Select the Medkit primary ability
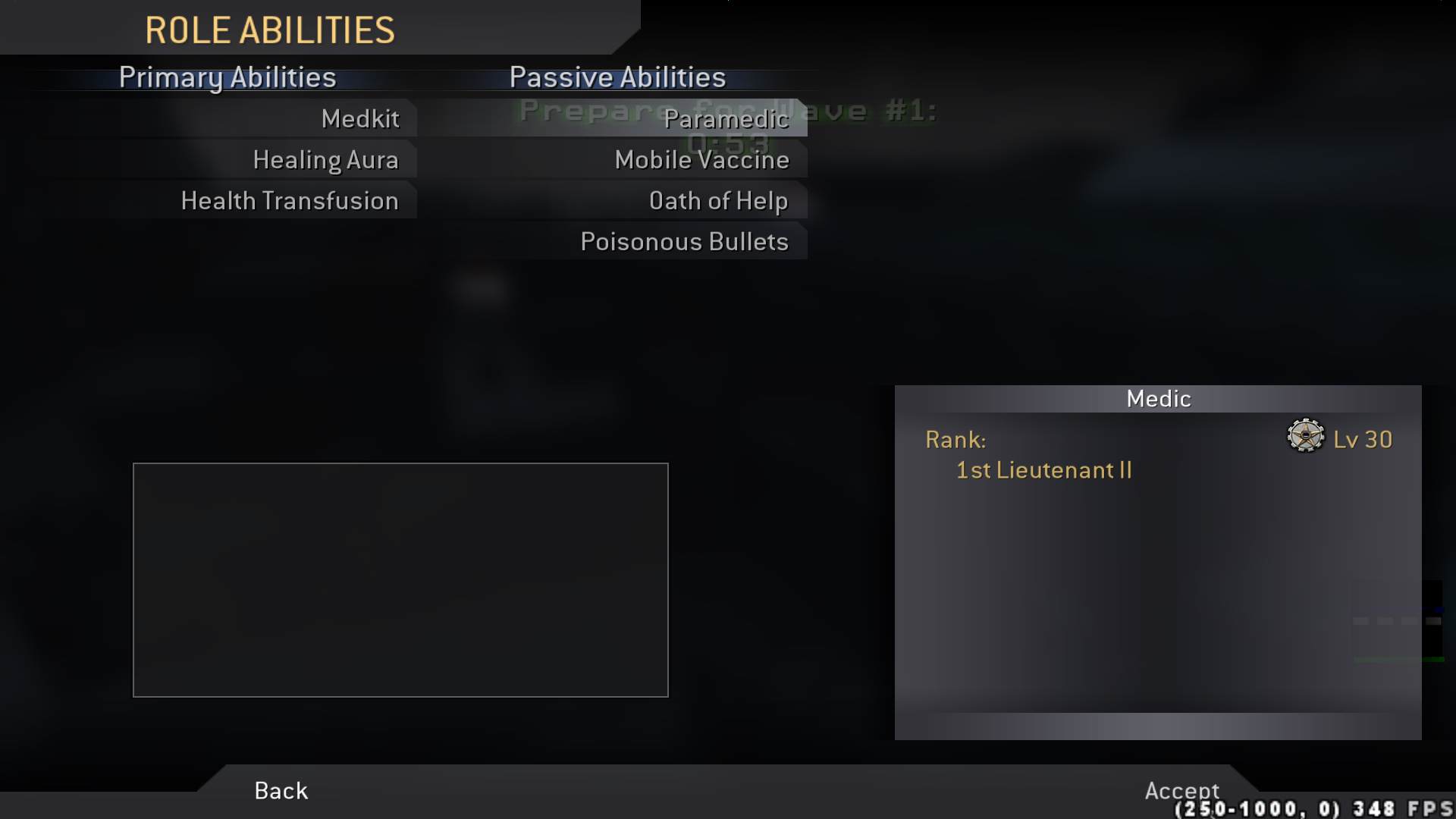 (361, 119)
